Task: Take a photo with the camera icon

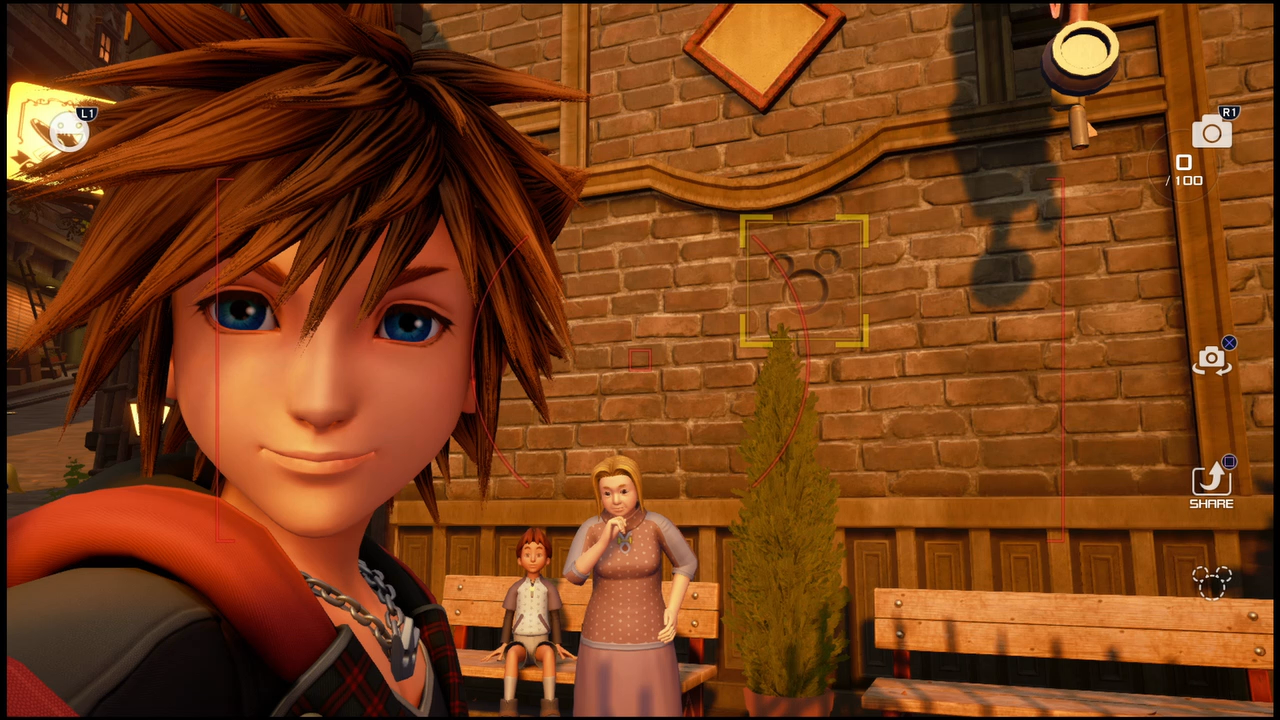Action: (x=1211, y=132)
